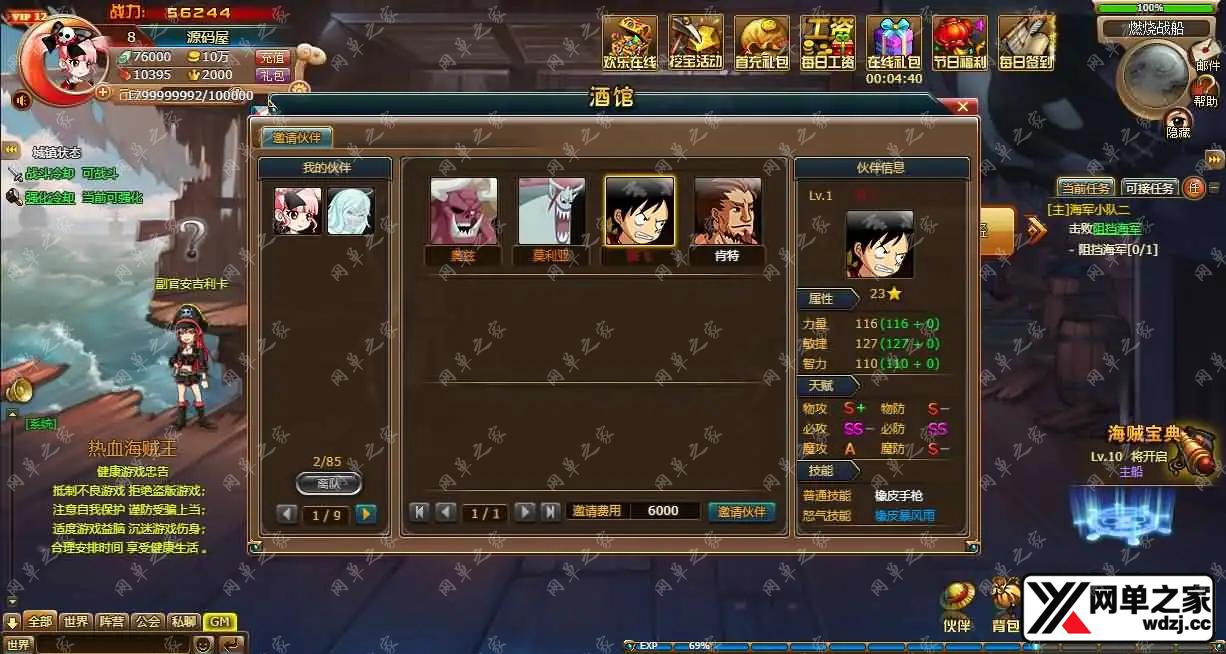Close the 酒馆 tavern window

(963, 106)
